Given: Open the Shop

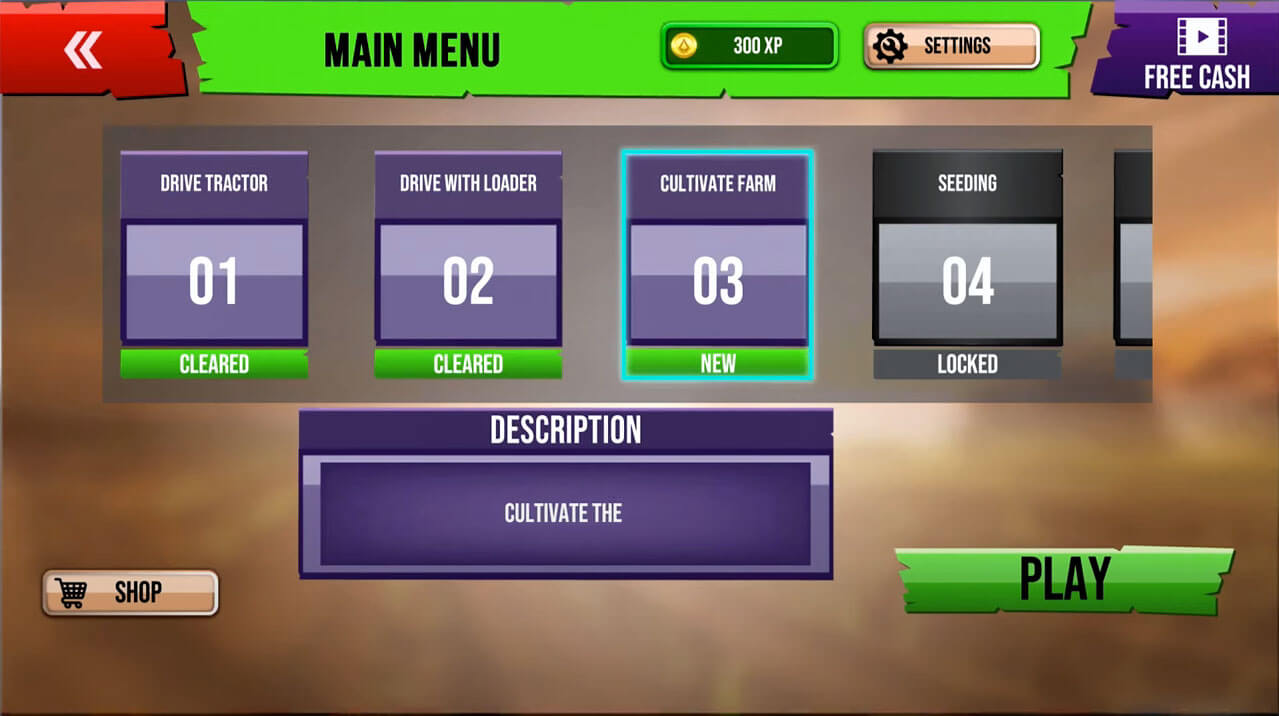Looking at the screenshot, I should (130, 592).
